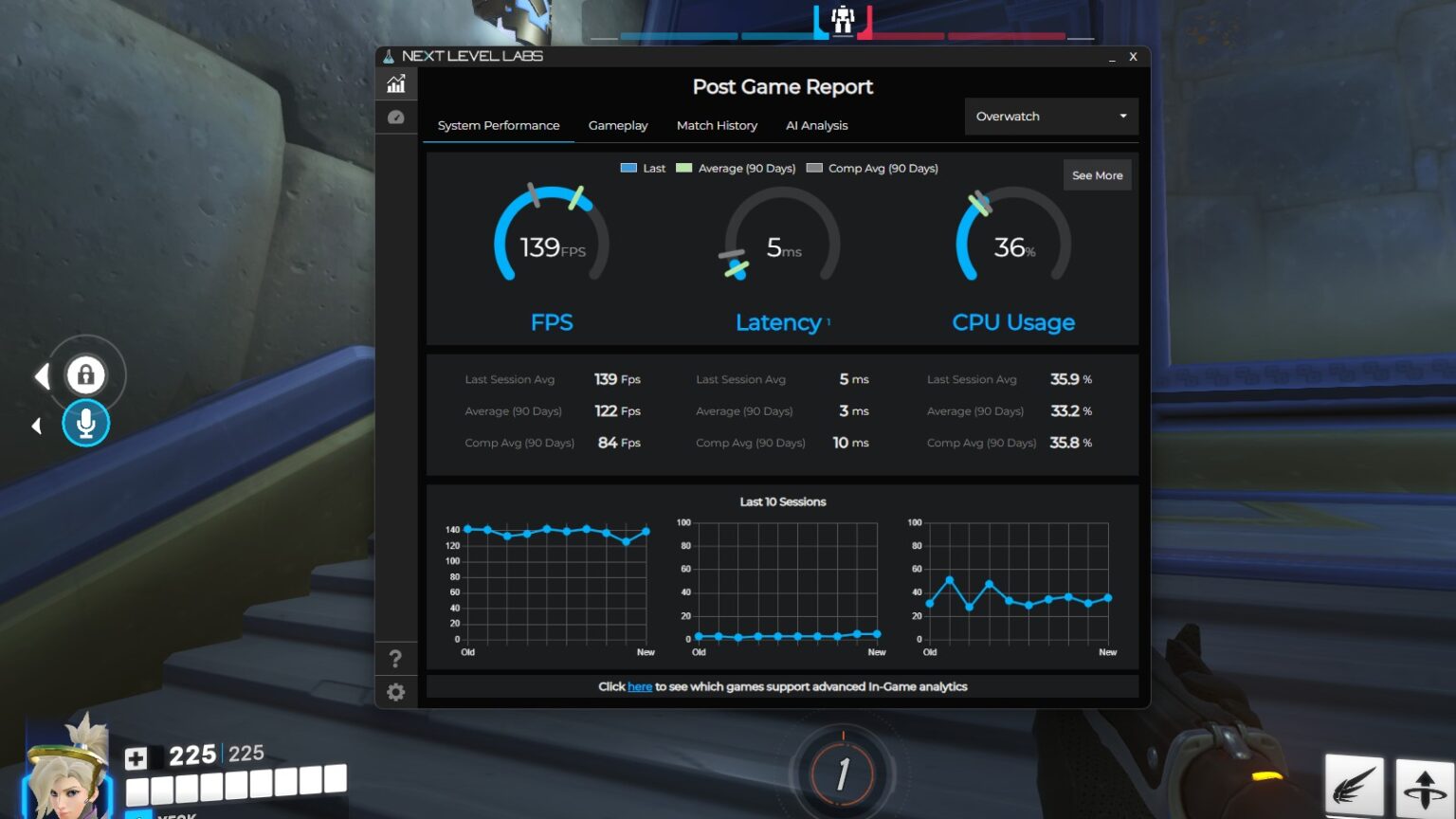
Task: Open the Match History tab
Action: tap(717, 125)
